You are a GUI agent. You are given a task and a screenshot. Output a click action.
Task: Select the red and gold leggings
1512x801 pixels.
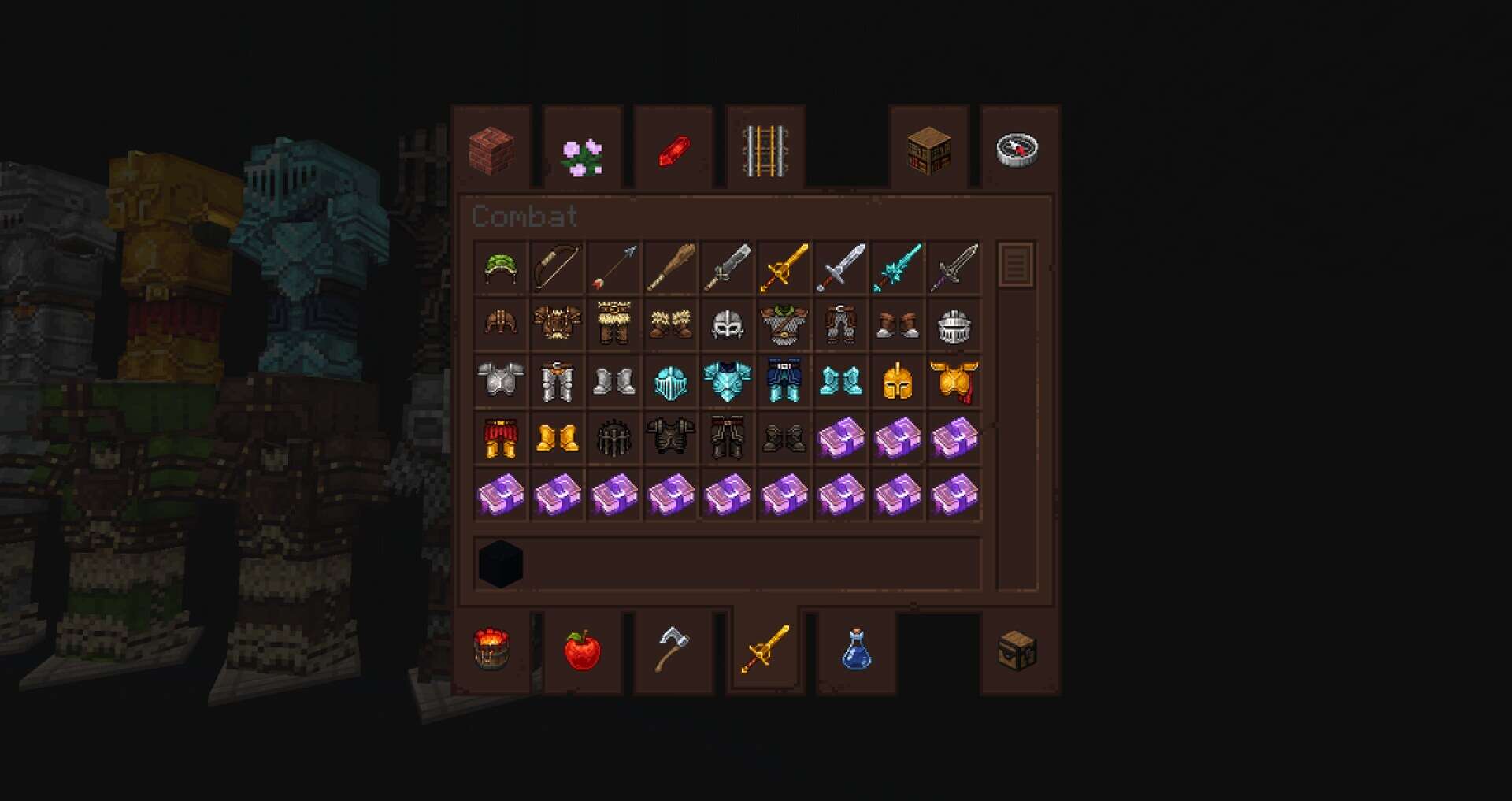tap(501, 438)
